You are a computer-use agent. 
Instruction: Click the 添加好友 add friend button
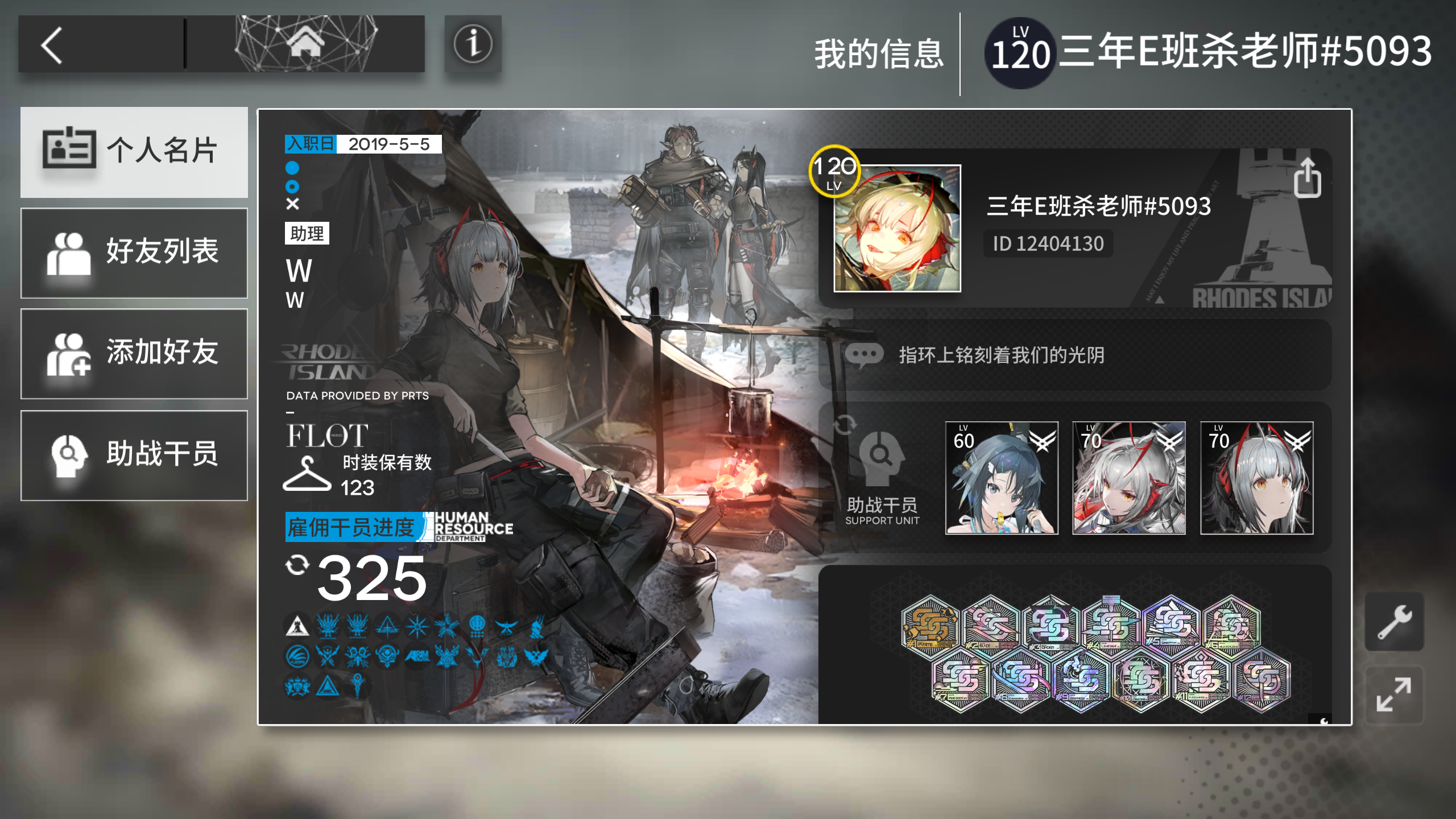(x=134, y=354)
